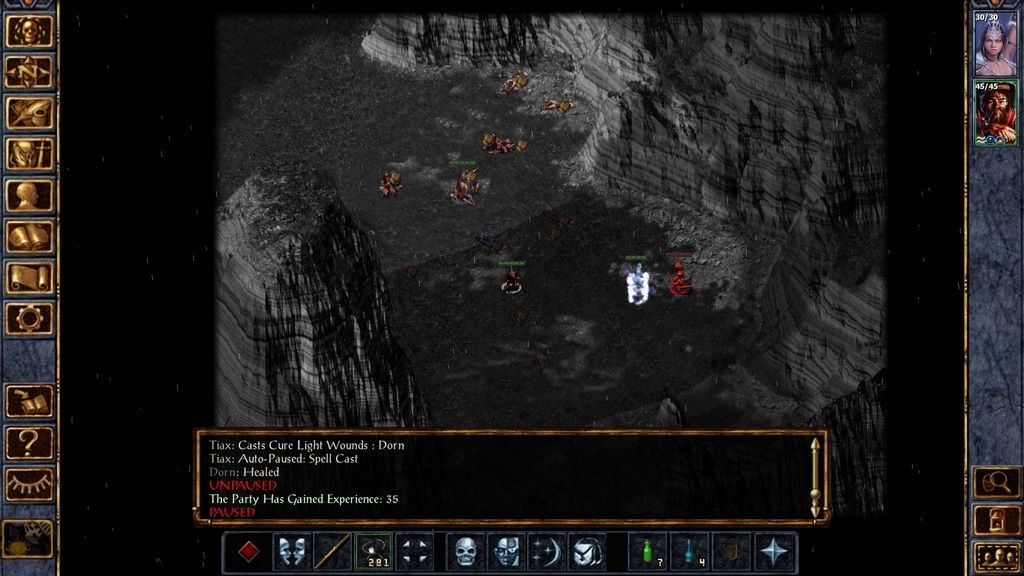The width and height of the screenshot is (1024, 576).
Task: Open the priest scroll screen
Action: [29, 277]
